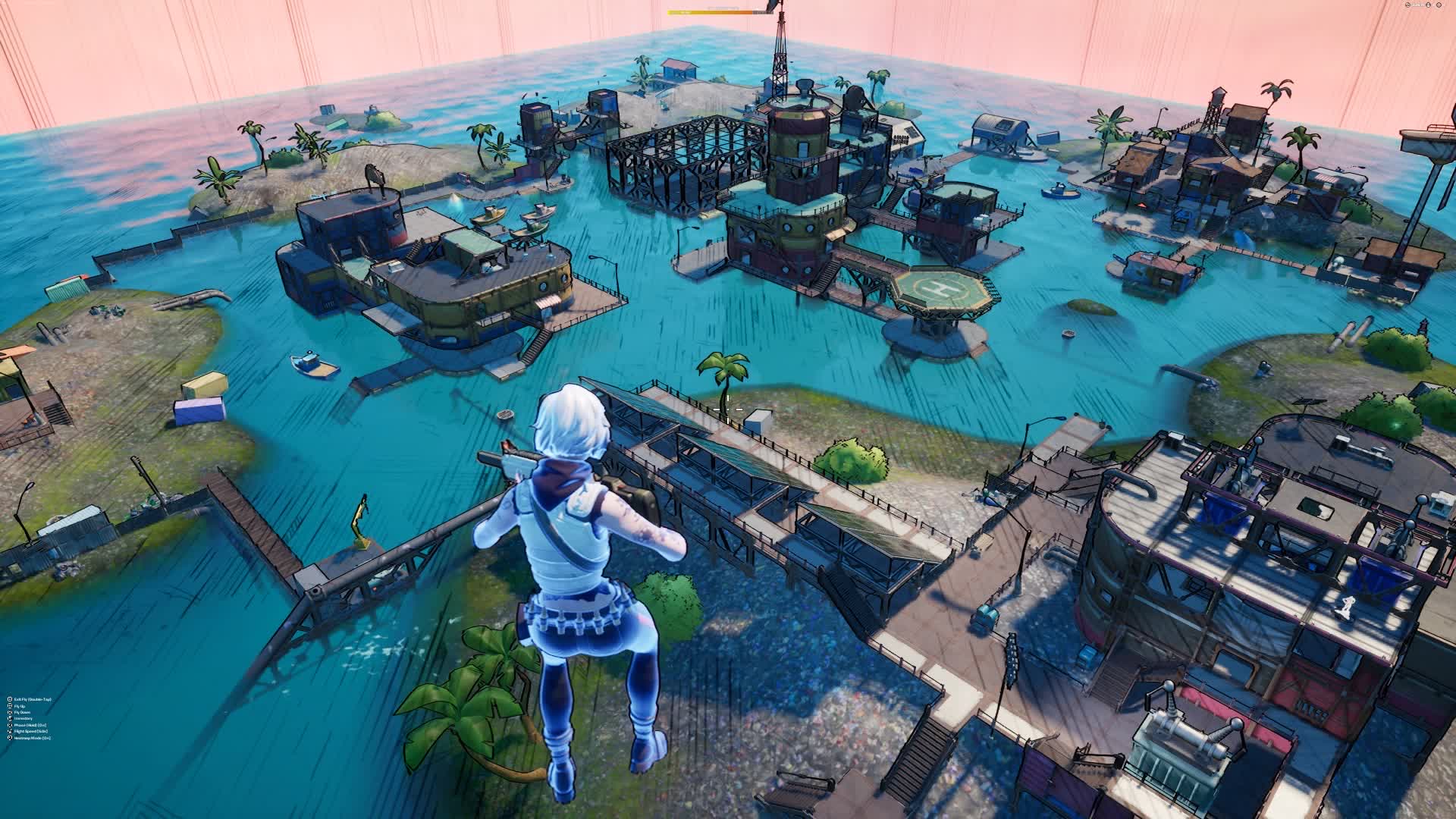1456x819 pixels.
Task: Click the Phase (Hold) label text
Action: [x=30, y=725]
